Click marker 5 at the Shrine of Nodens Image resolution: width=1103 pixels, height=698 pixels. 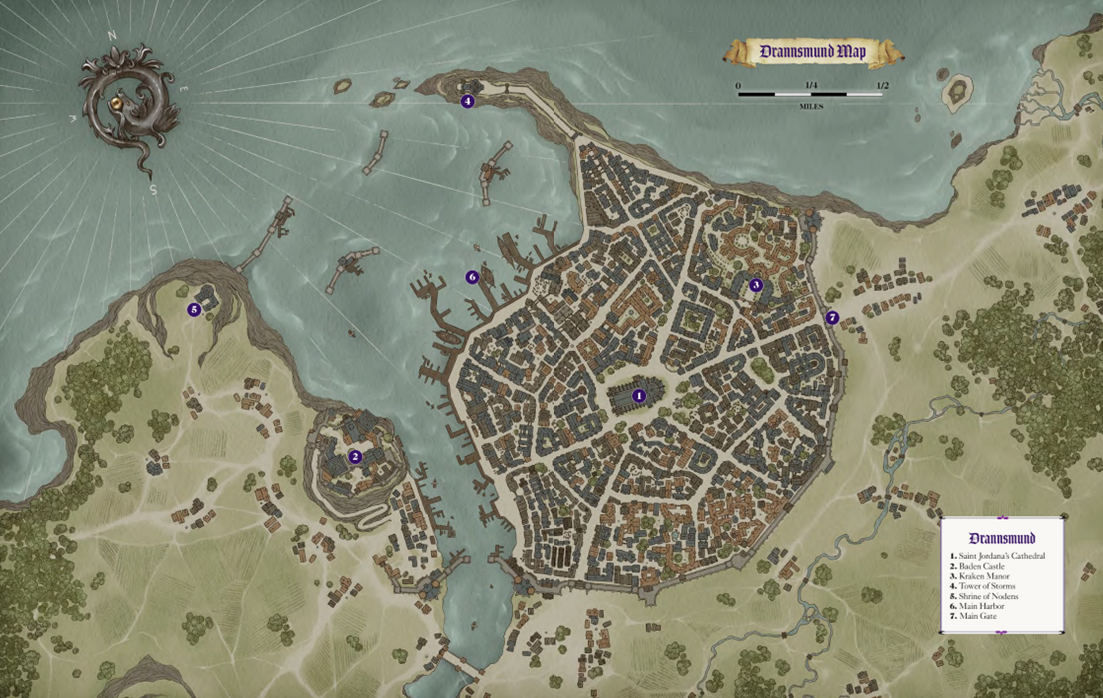(x=194, y=310)
